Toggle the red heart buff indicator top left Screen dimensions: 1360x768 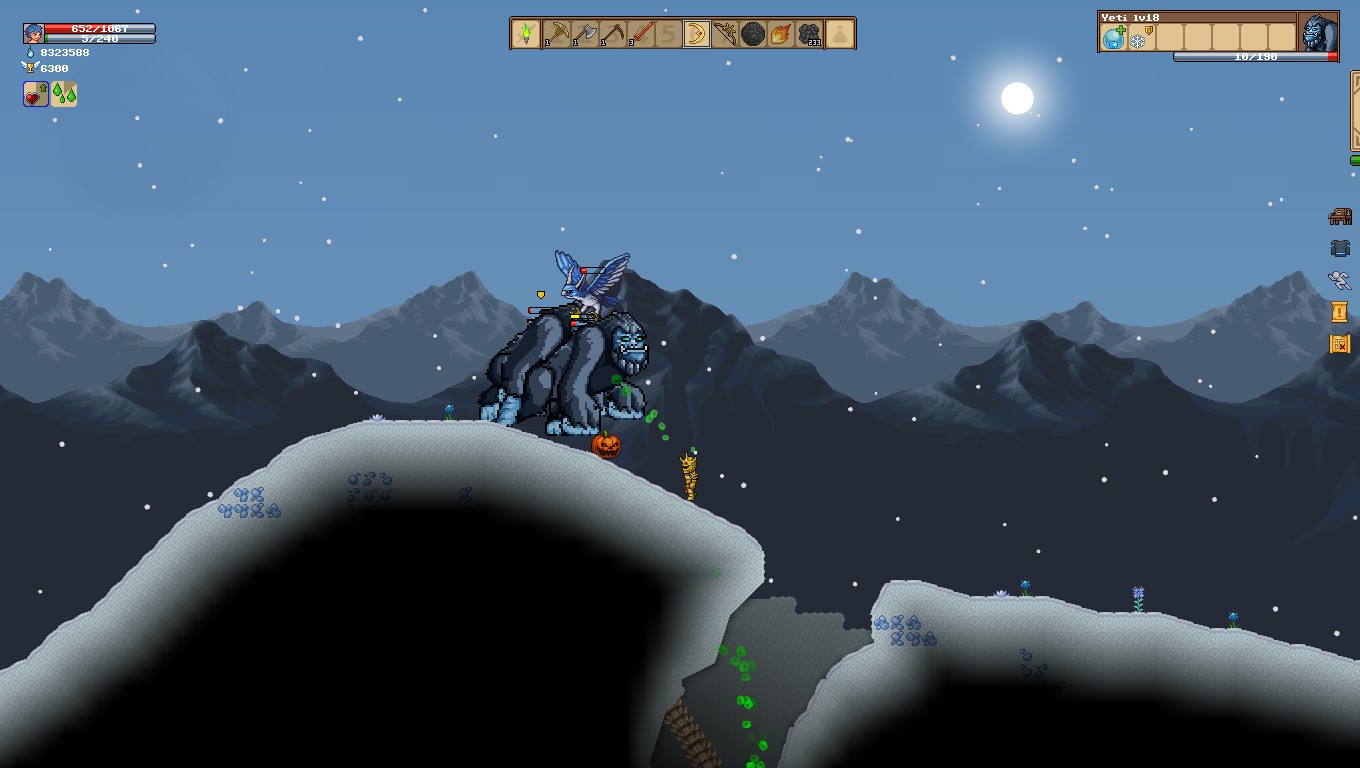click(x=33, y=96)
